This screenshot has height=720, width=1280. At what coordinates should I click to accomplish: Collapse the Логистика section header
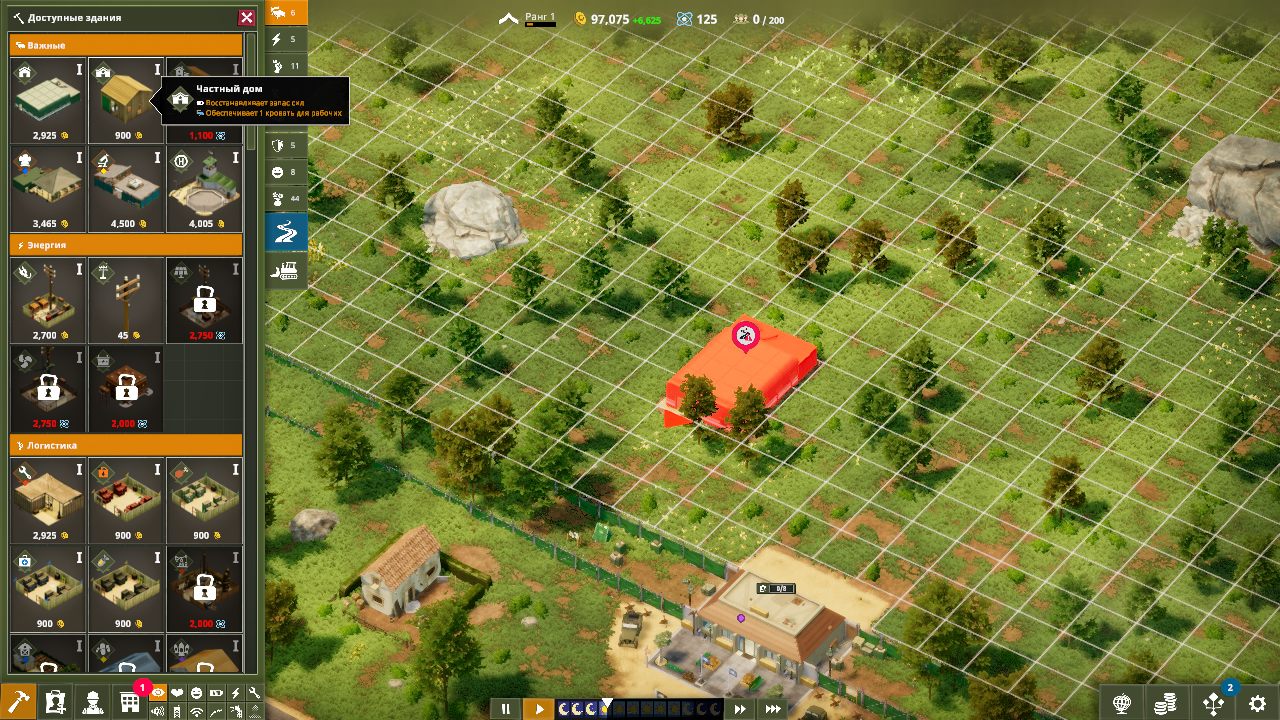point(126,446)
